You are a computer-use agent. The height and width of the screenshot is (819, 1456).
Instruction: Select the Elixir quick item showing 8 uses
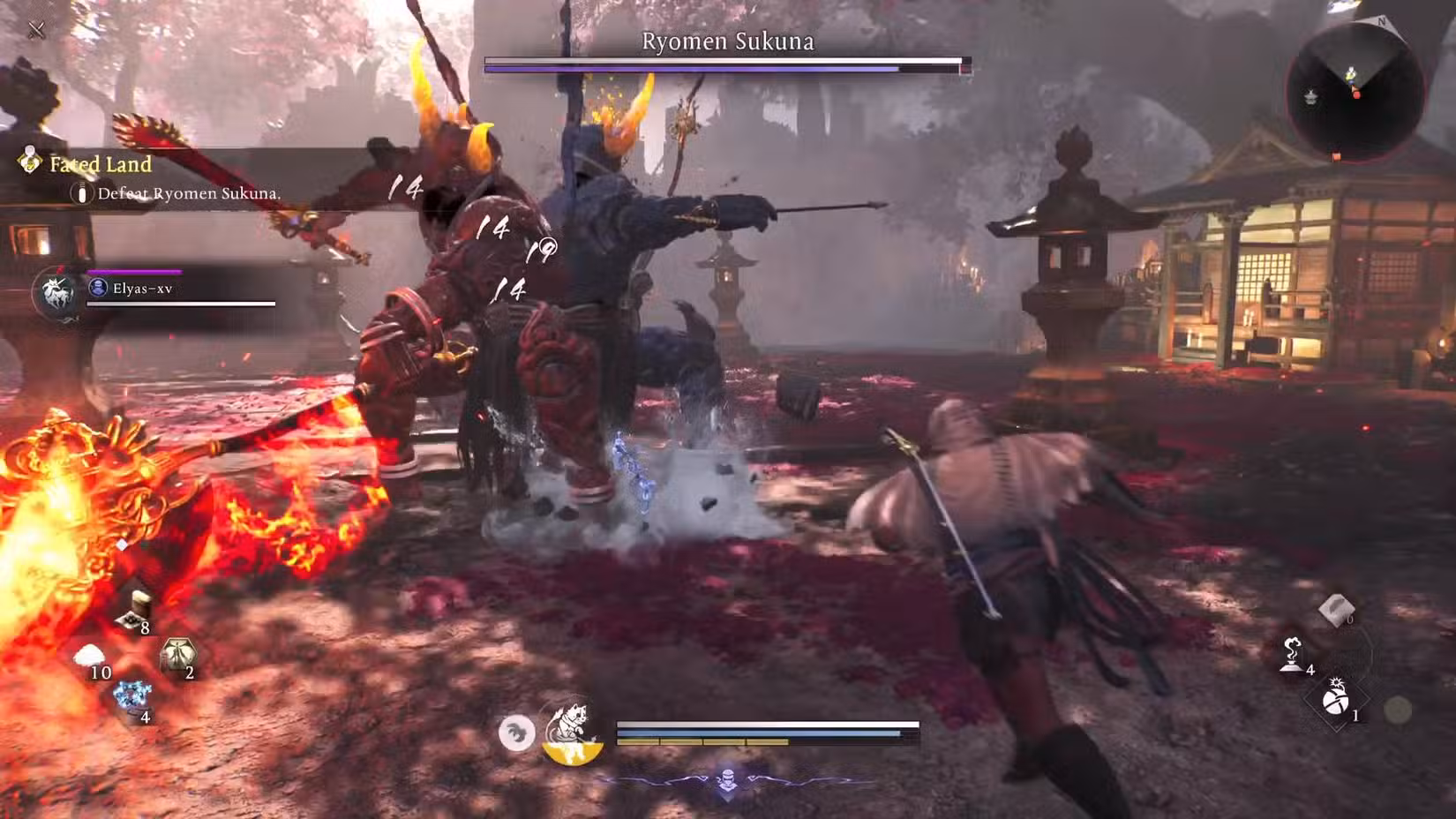(132, 609)
